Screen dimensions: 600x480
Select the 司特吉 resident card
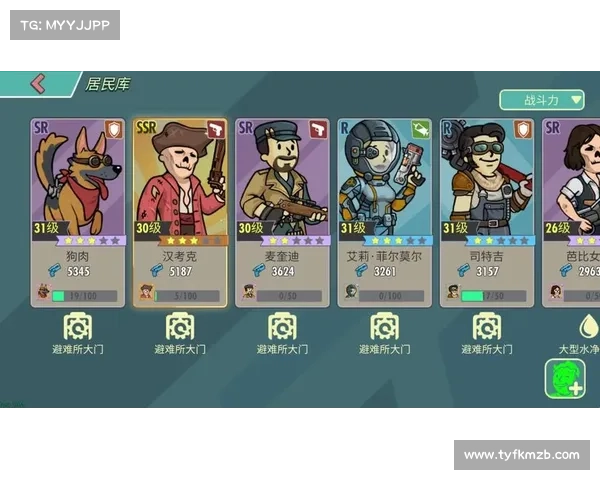click(x=487, y=212)
